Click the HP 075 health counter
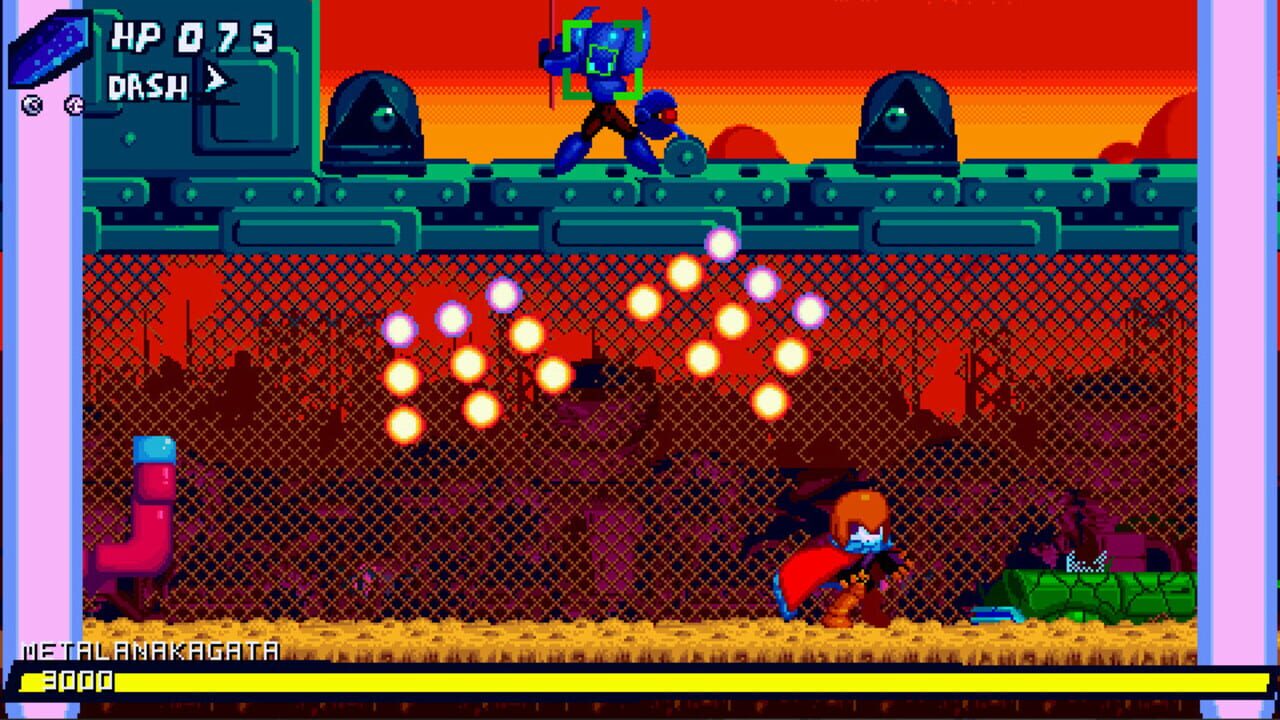Image resolution: width=1280 pixels, height=720 pixels. [195, 35]
